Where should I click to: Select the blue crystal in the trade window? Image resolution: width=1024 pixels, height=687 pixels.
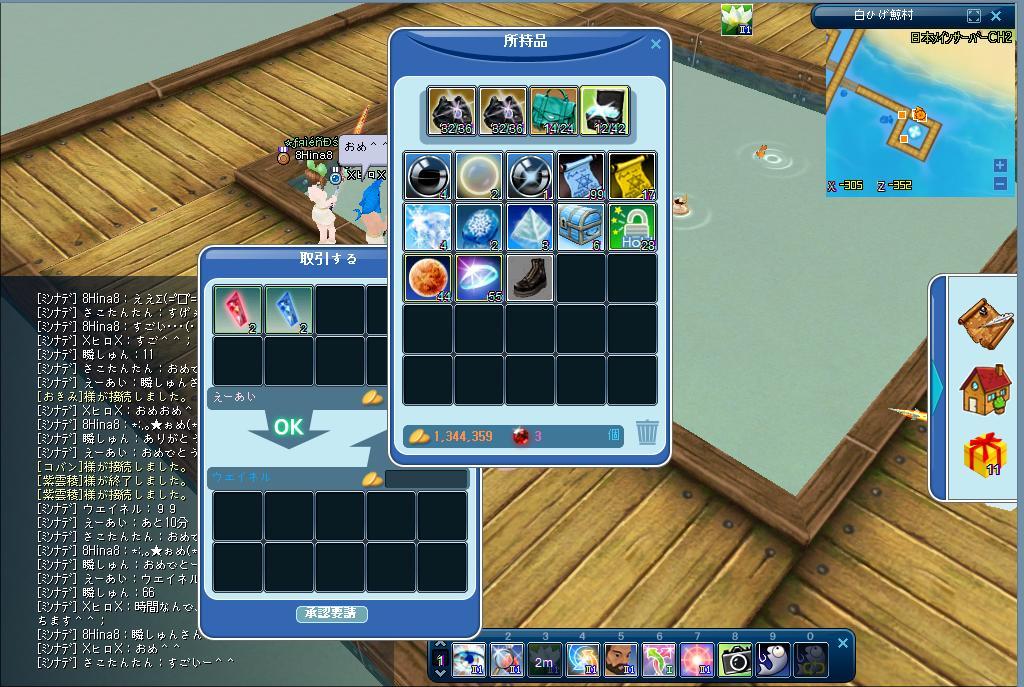coord(289,309)
